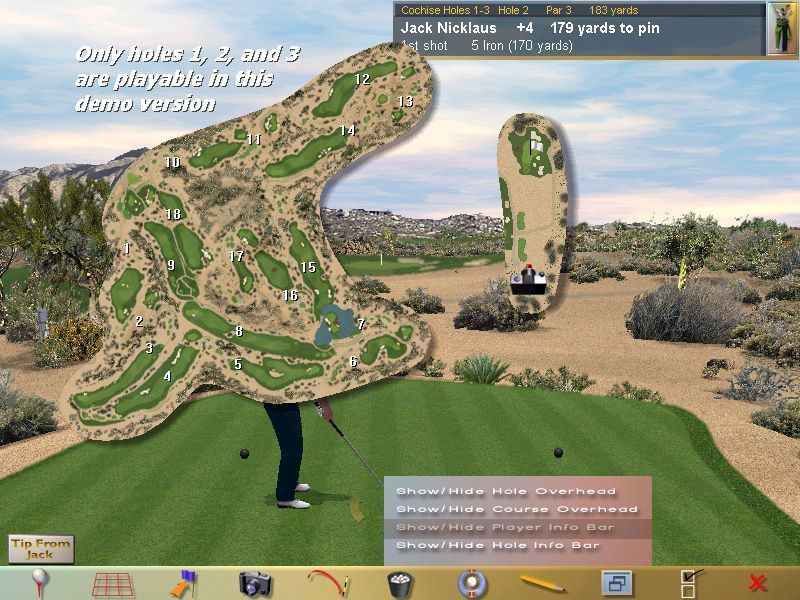Click the red X quit icon
Viewport: 800px width, 600px height.
pos(758,583)
